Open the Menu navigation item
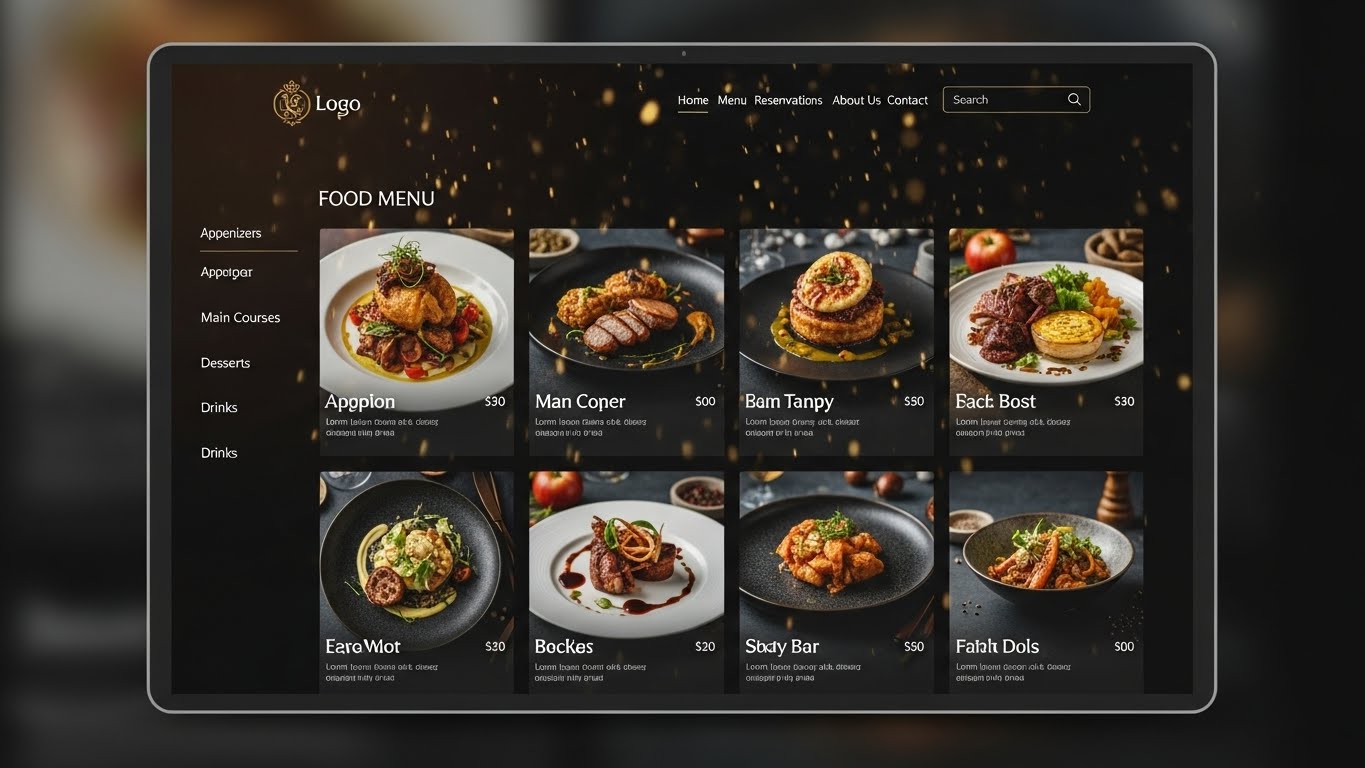This screenshot has width=1365, height=768. (x=731, y=100)
